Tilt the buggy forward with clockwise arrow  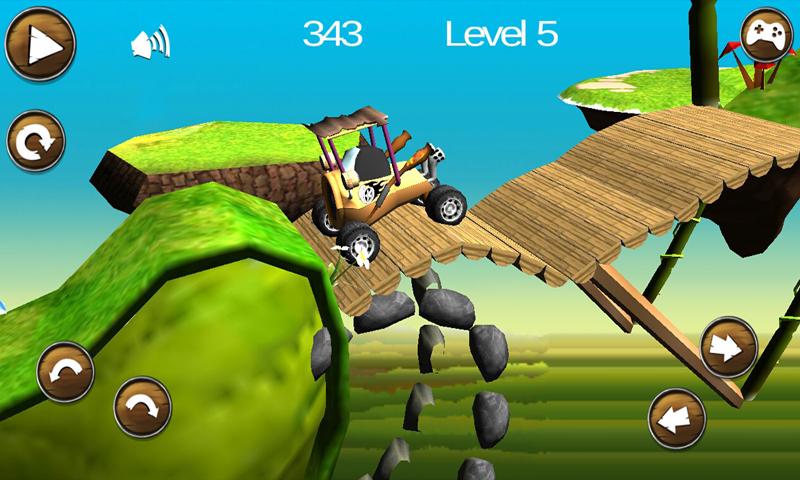142,407
